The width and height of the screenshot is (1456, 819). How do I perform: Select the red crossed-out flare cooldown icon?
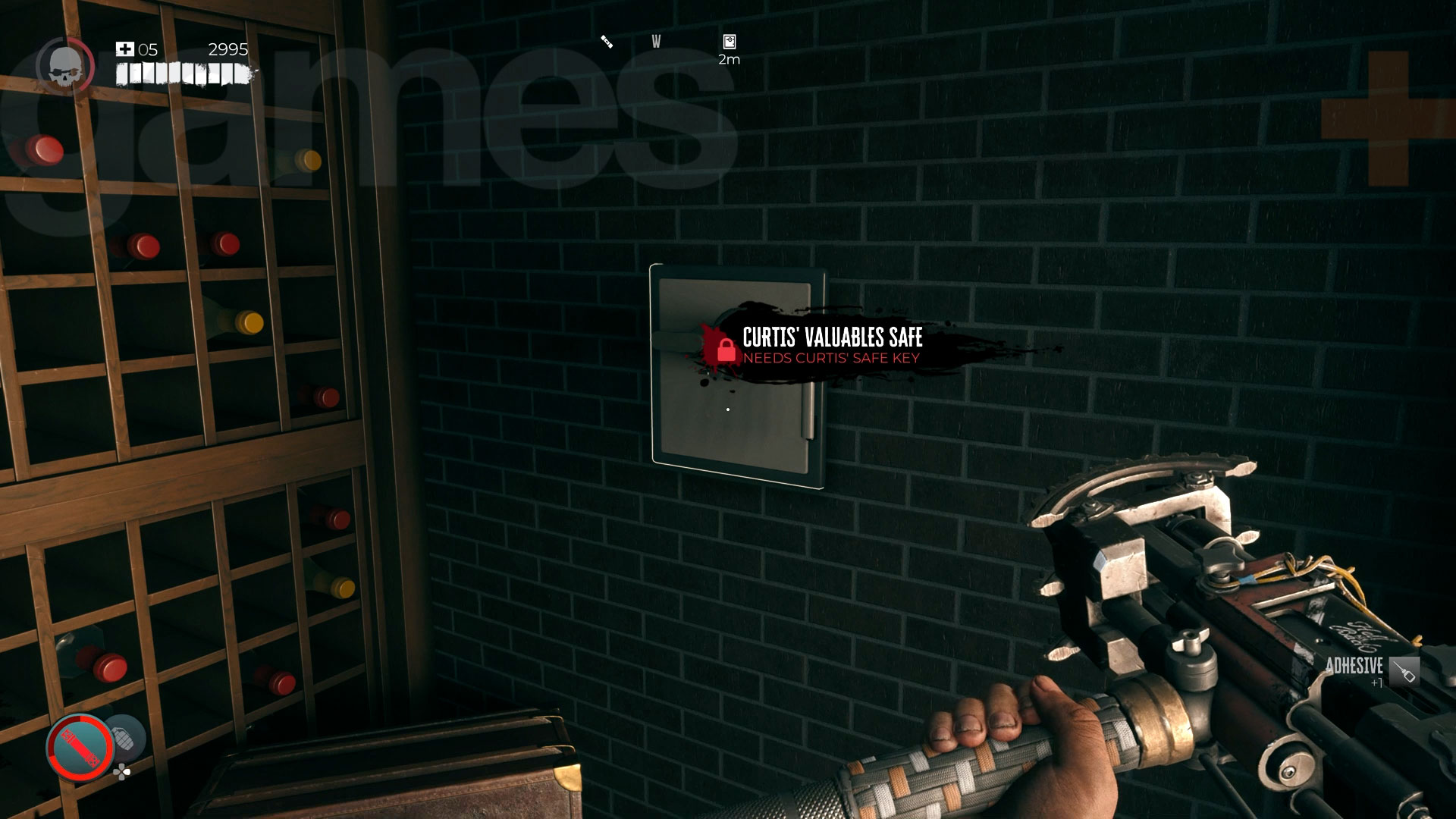pyautogui.click(x=78, y=745)
